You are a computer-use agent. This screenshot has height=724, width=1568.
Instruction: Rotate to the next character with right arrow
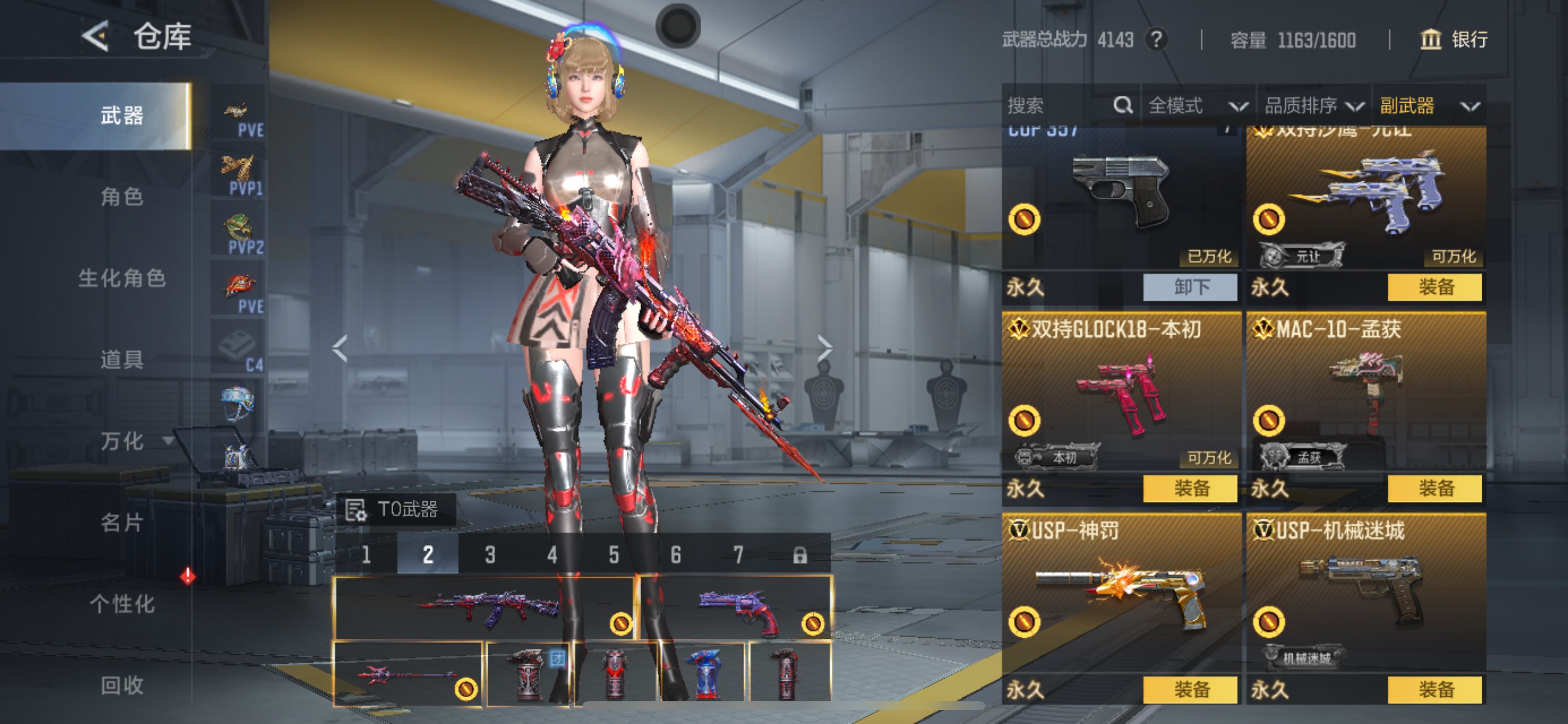824,349
